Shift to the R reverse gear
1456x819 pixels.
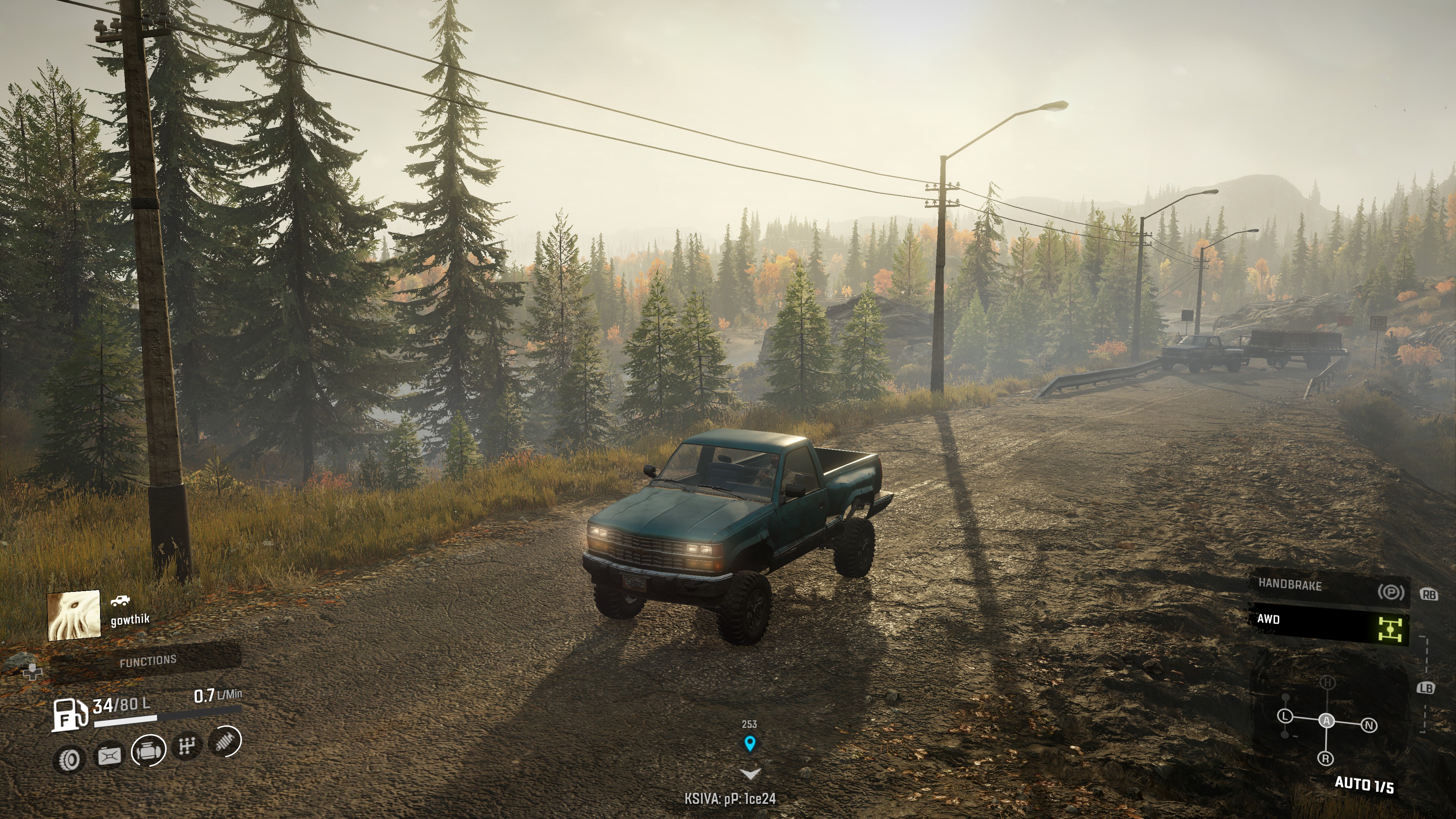[x=1326, y=758]
